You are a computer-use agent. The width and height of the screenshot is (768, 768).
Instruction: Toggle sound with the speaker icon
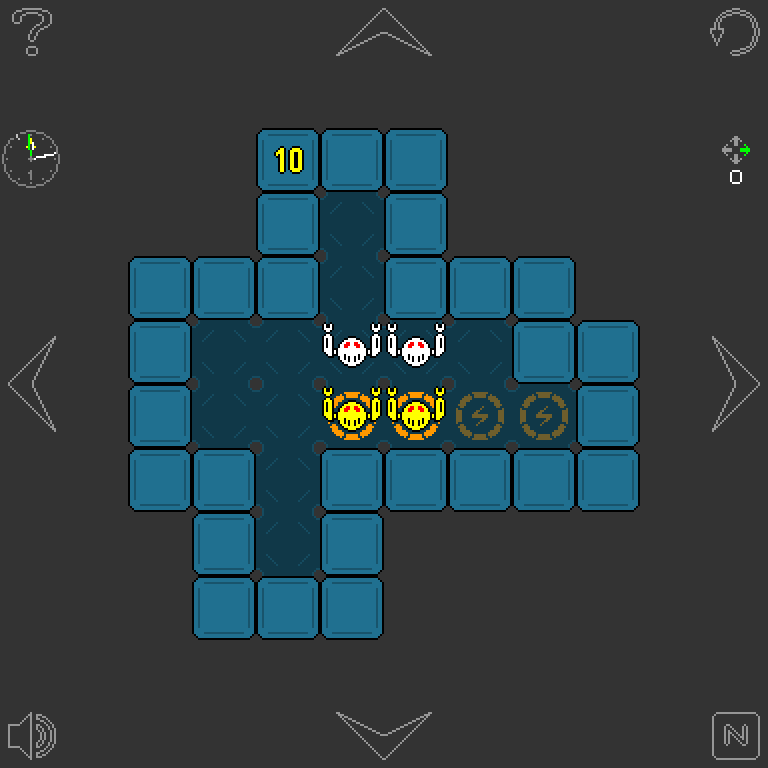[32, 735]
